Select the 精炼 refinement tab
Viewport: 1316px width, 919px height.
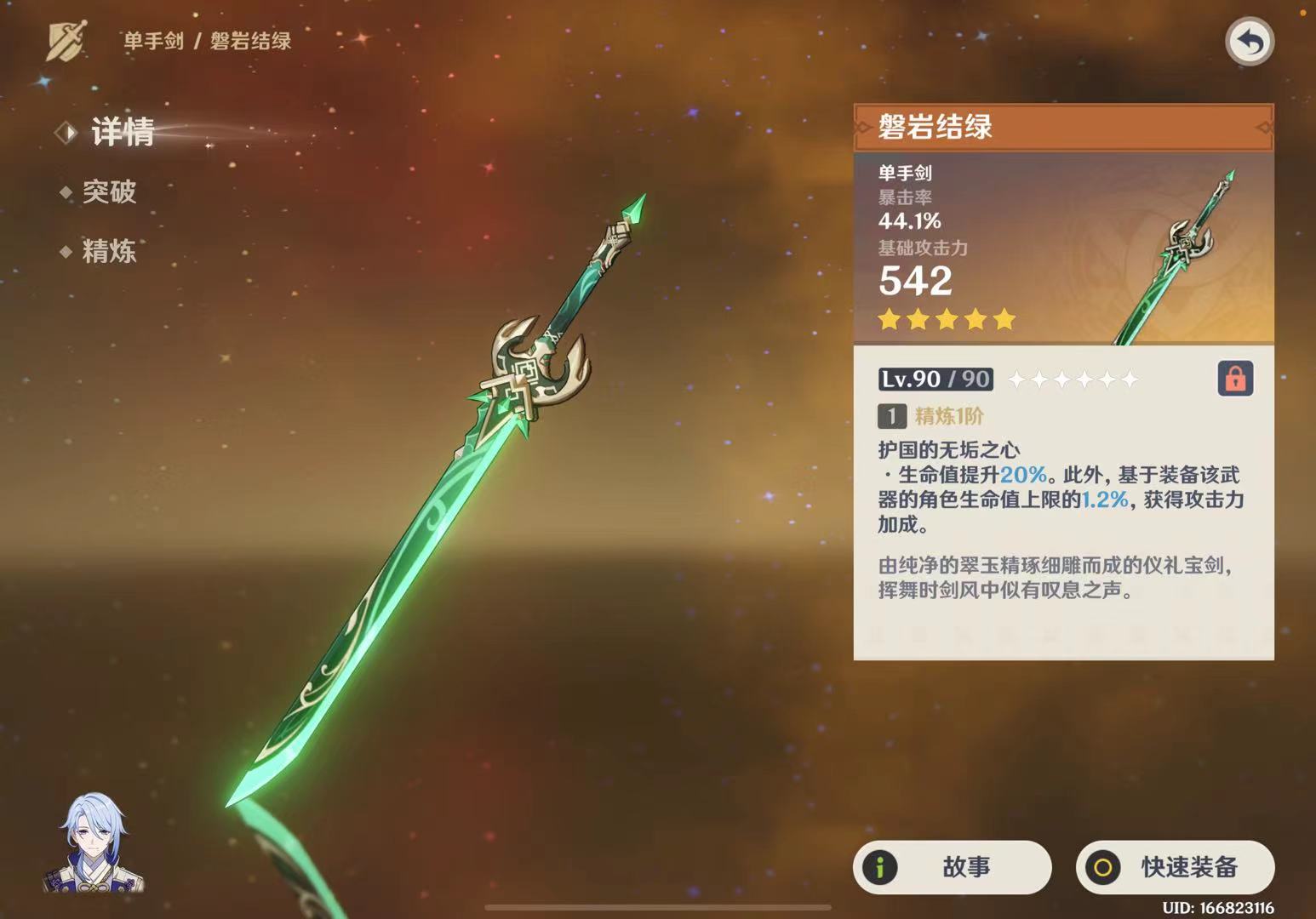coord(109,251)
